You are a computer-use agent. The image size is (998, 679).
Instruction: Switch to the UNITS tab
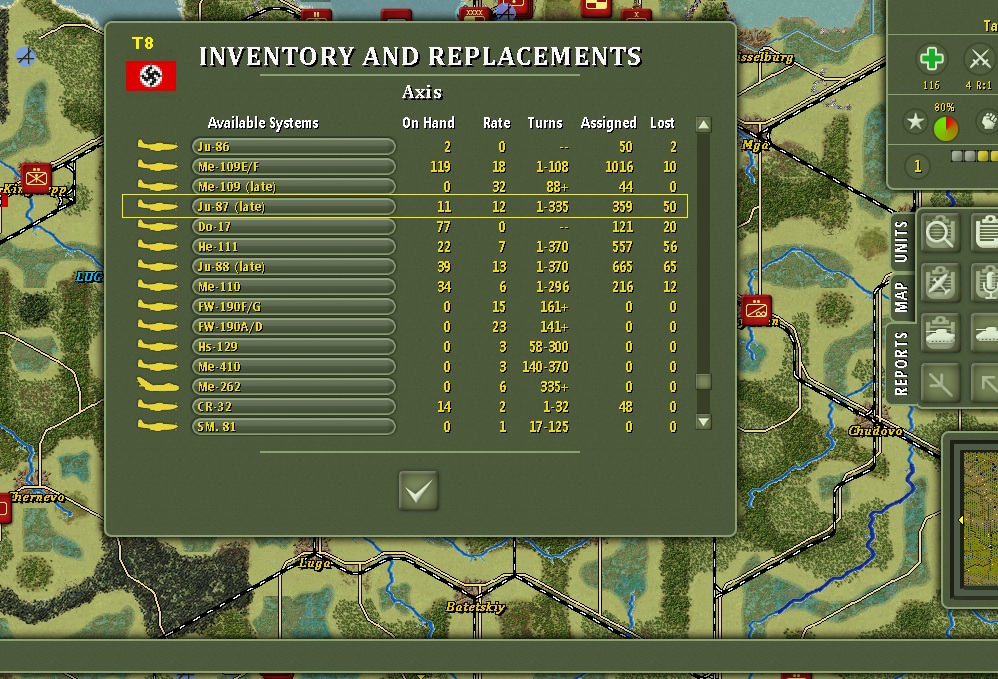[901, 241]
